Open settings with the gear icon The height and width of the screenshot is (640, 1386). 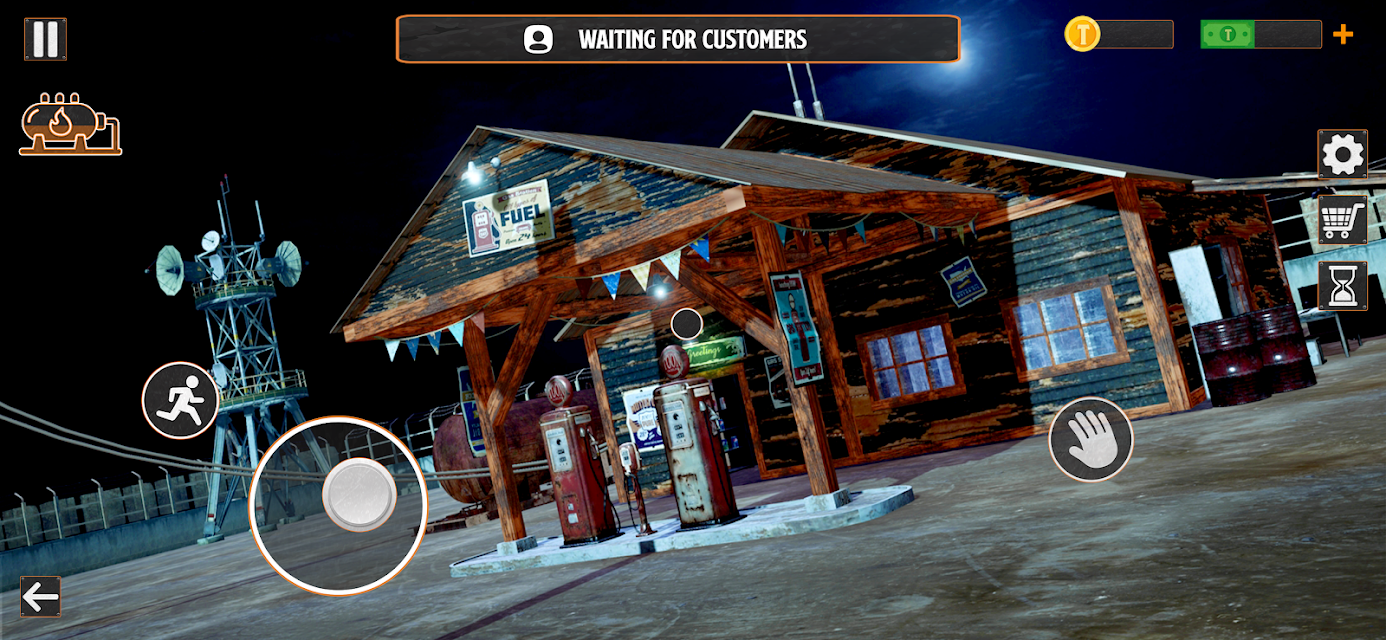(x=1342, y=154)
